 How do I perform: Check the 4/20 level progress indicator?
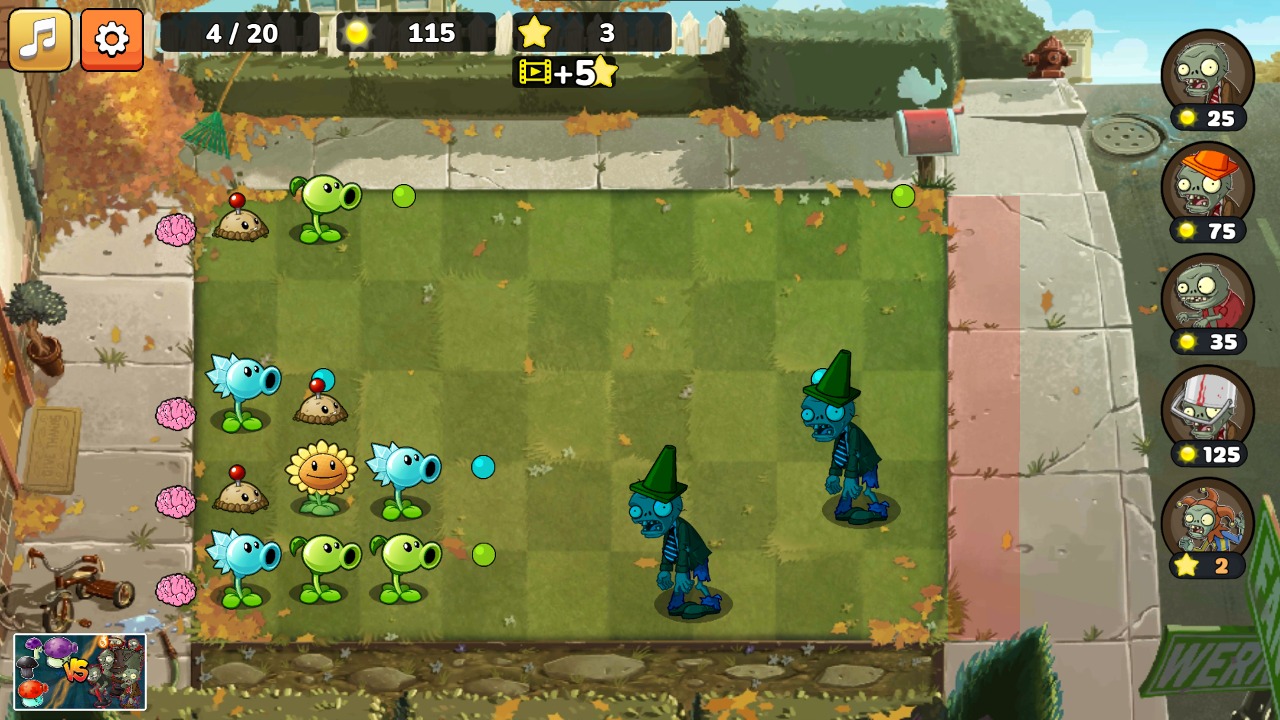[240, 33]
